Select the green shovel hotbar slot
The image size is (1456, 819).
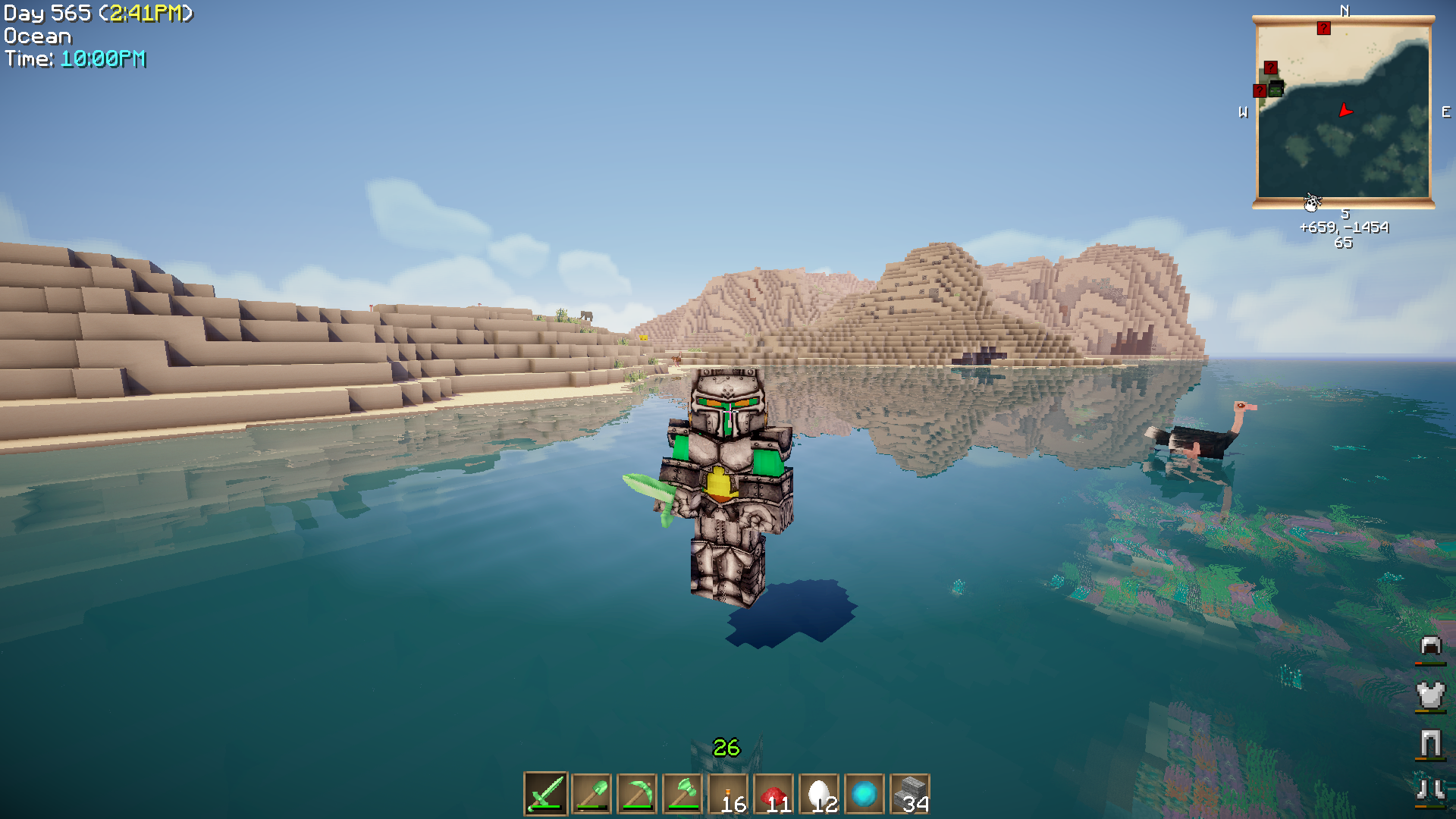[591, 794]
